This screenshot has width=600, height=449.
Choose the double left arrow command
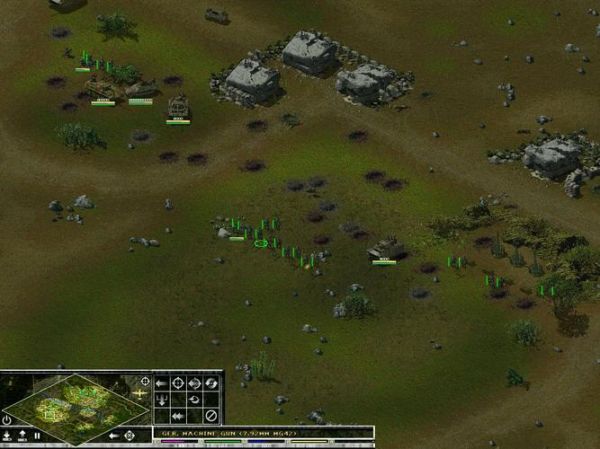point(178,415)
